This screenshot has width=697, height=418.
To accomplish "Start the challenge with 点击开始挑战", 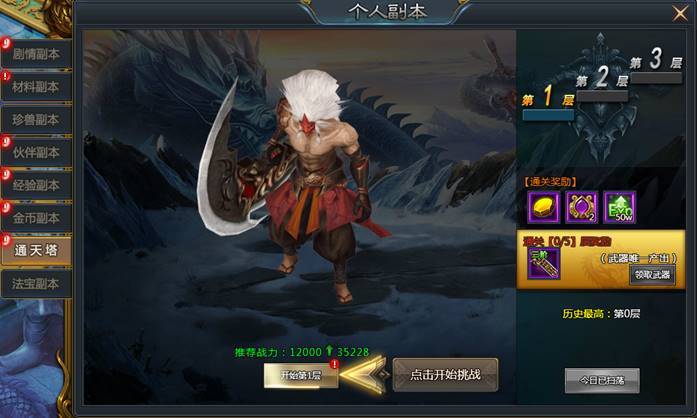I will [445, 375].
